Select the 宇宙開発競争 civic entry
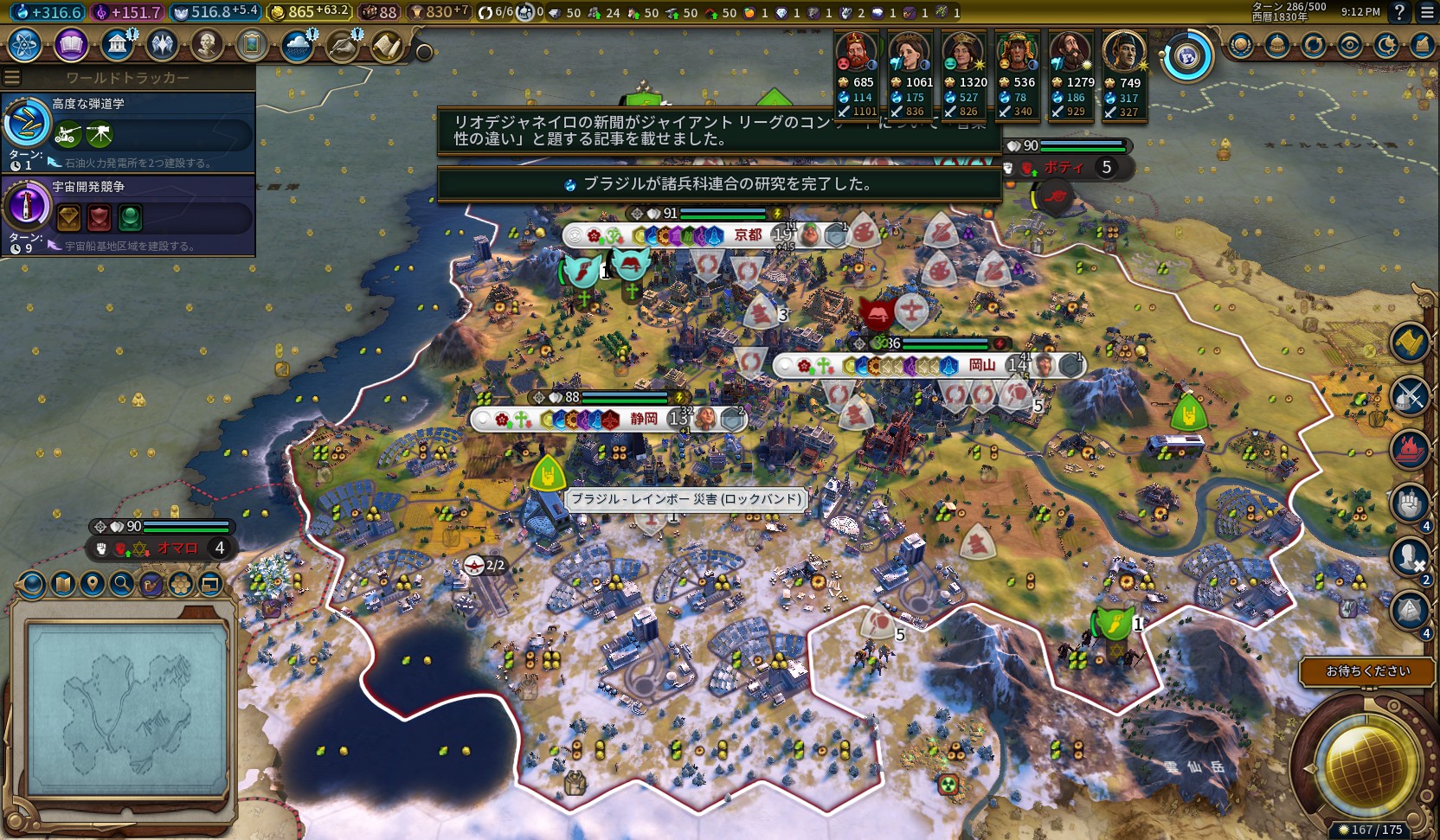Viewport: 1440px width, 840px height. (x=128, y=212)
